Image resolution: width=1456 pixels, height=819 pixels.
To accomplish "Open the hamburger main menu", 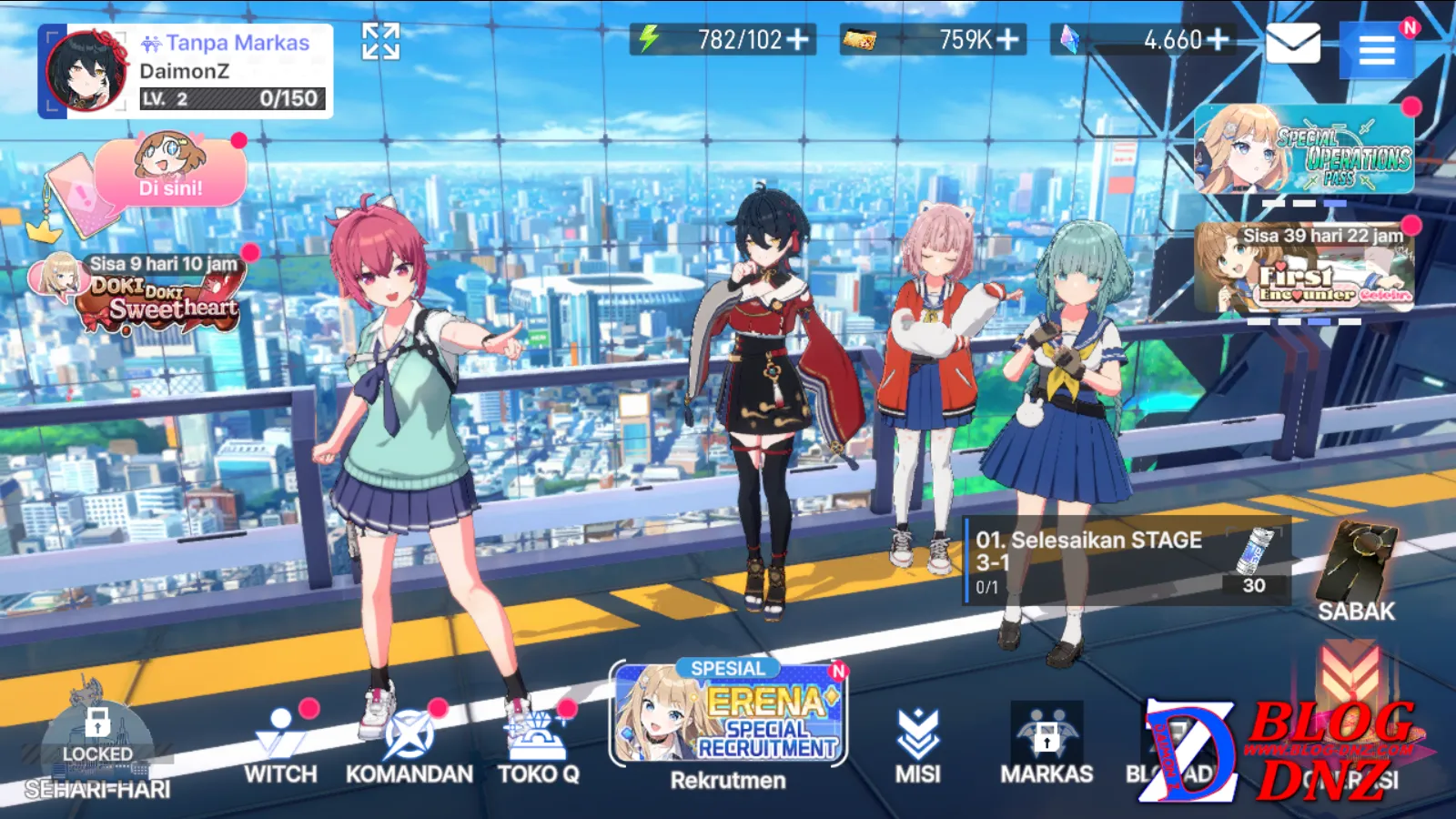I will [x=1376, y=49].
